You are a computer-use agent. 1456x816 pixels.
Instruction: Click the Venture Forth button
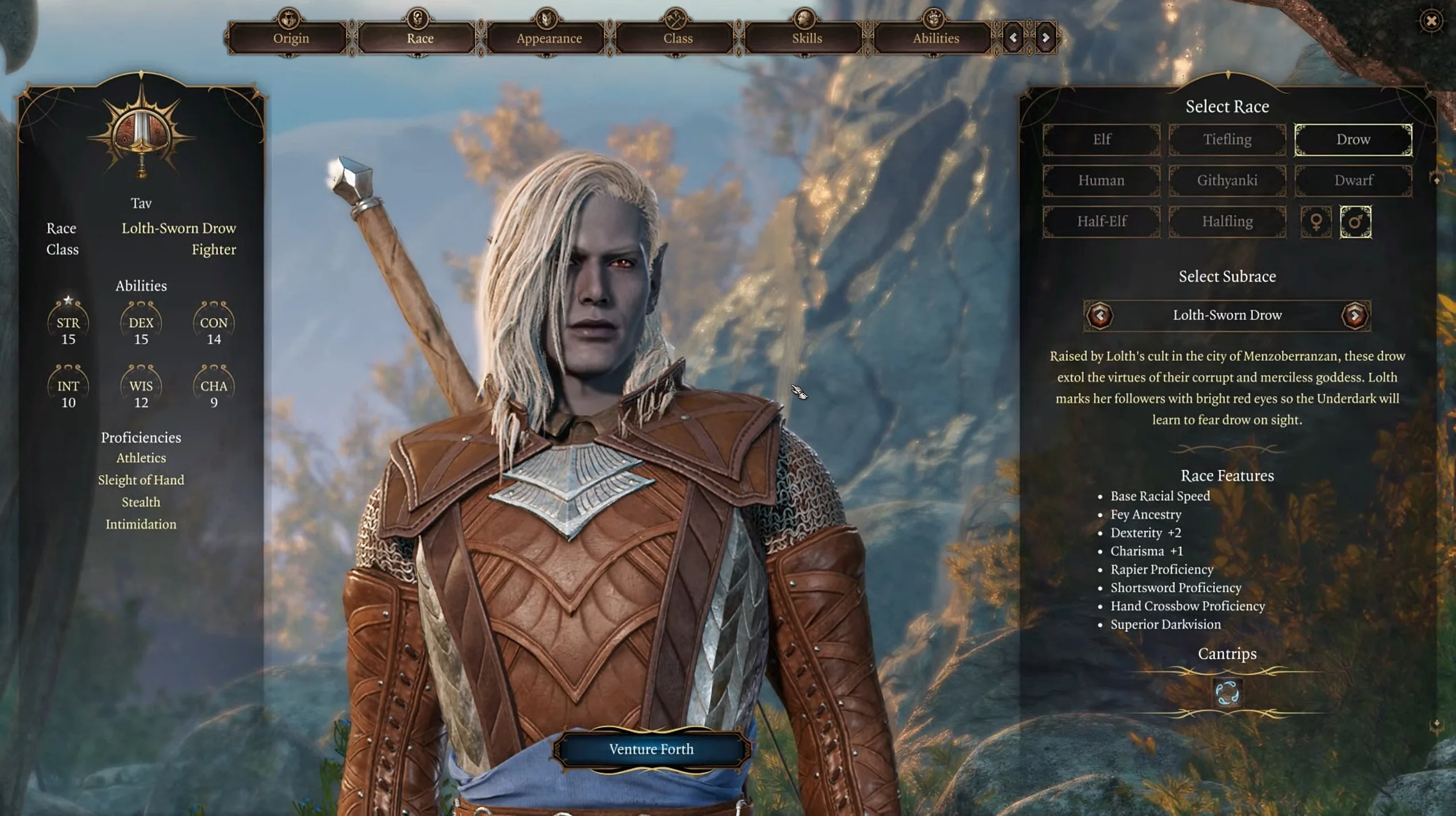pos(651,749)
